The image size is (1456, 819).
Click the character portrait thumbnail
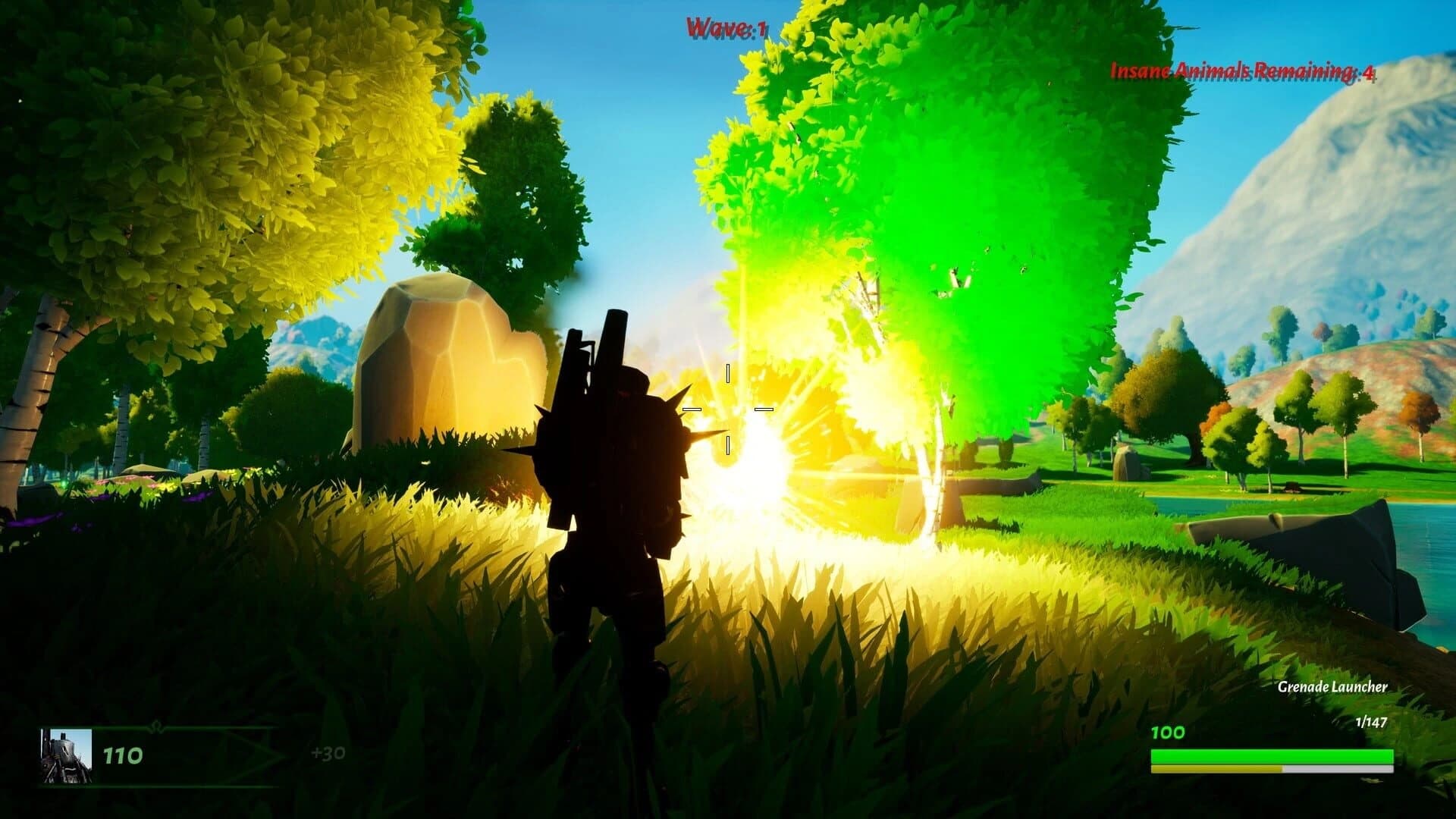[x=68, y=755]
